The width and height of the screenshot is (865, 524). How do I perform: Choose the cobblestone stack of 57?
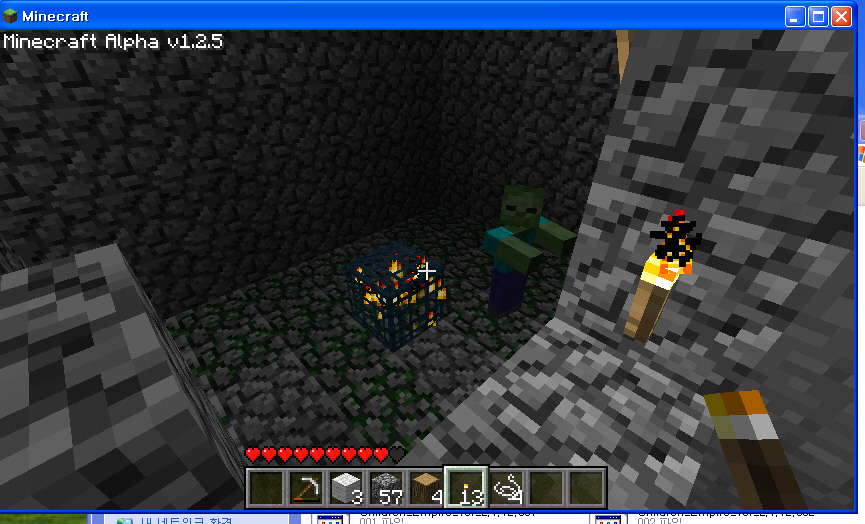tap(386, 488)
